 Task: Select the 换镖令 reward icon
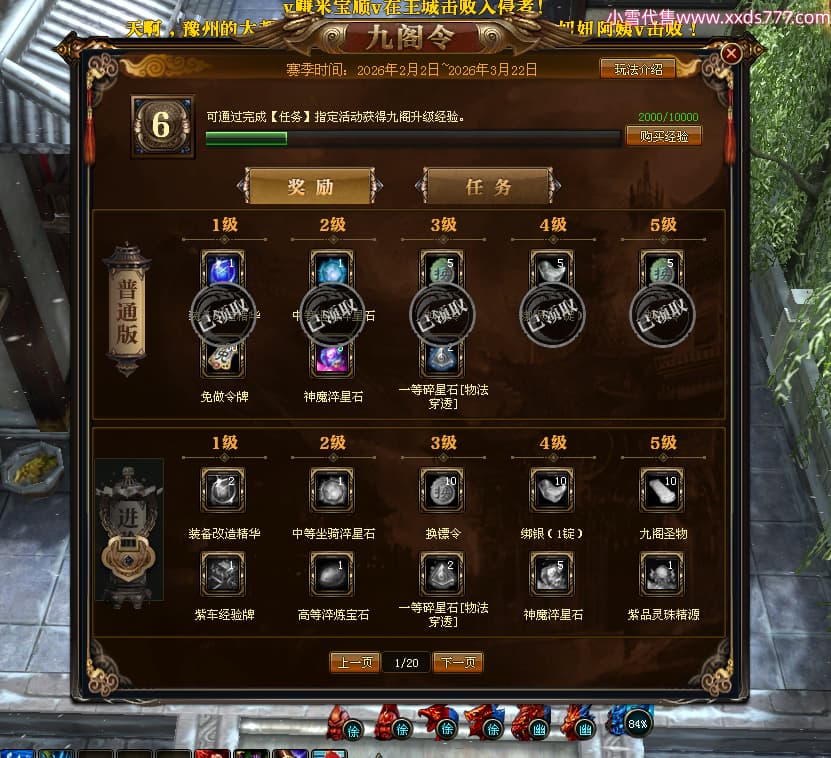coord(442,489)
